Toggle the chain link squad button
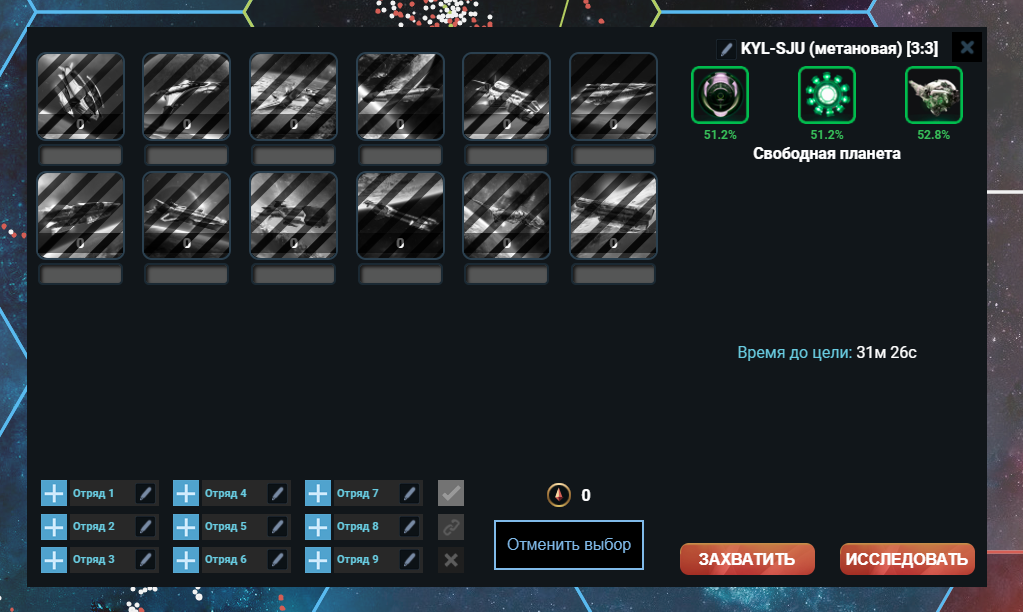 (451, 526)
